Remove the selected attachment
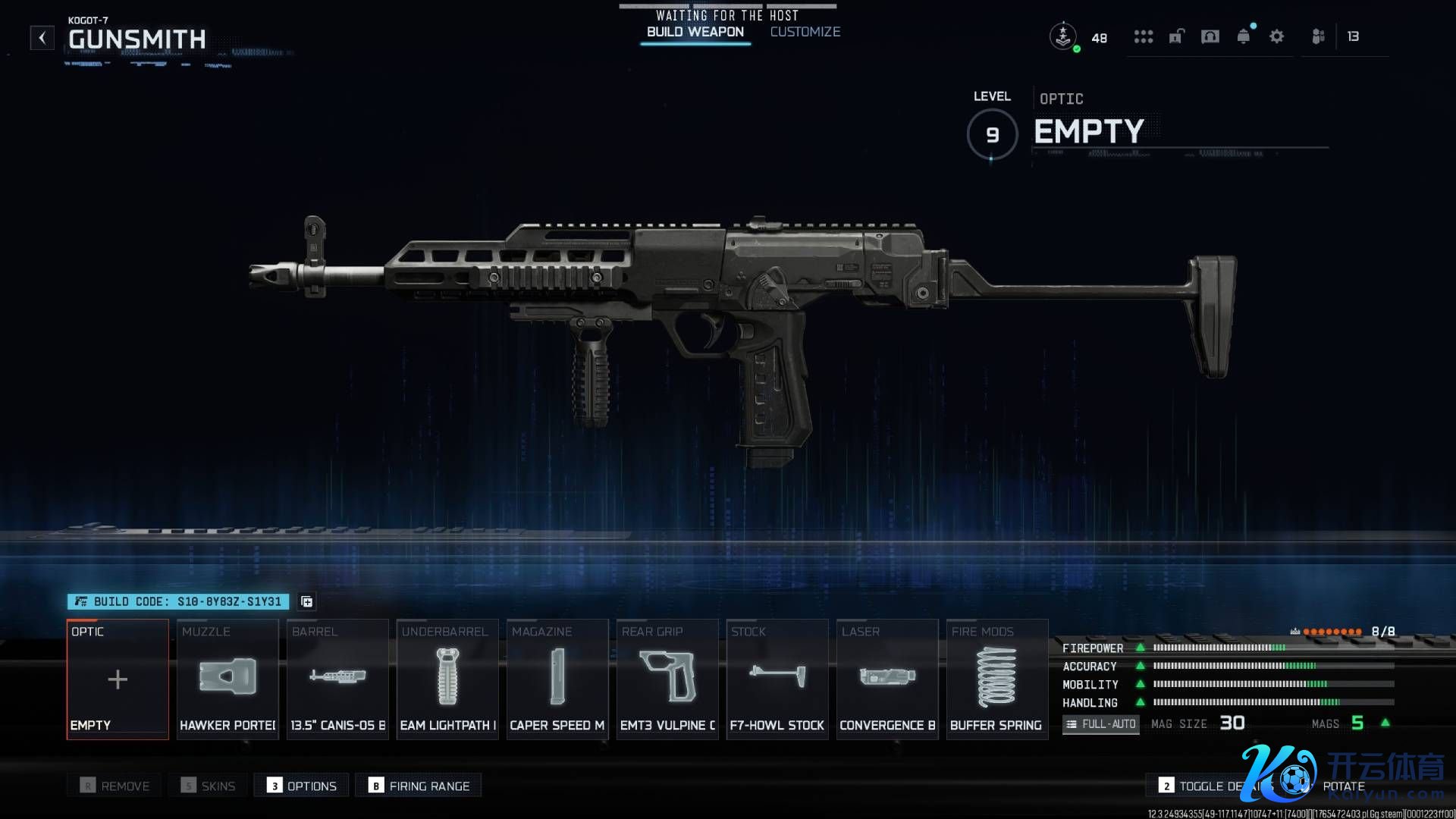 click(x=115, y=786)
